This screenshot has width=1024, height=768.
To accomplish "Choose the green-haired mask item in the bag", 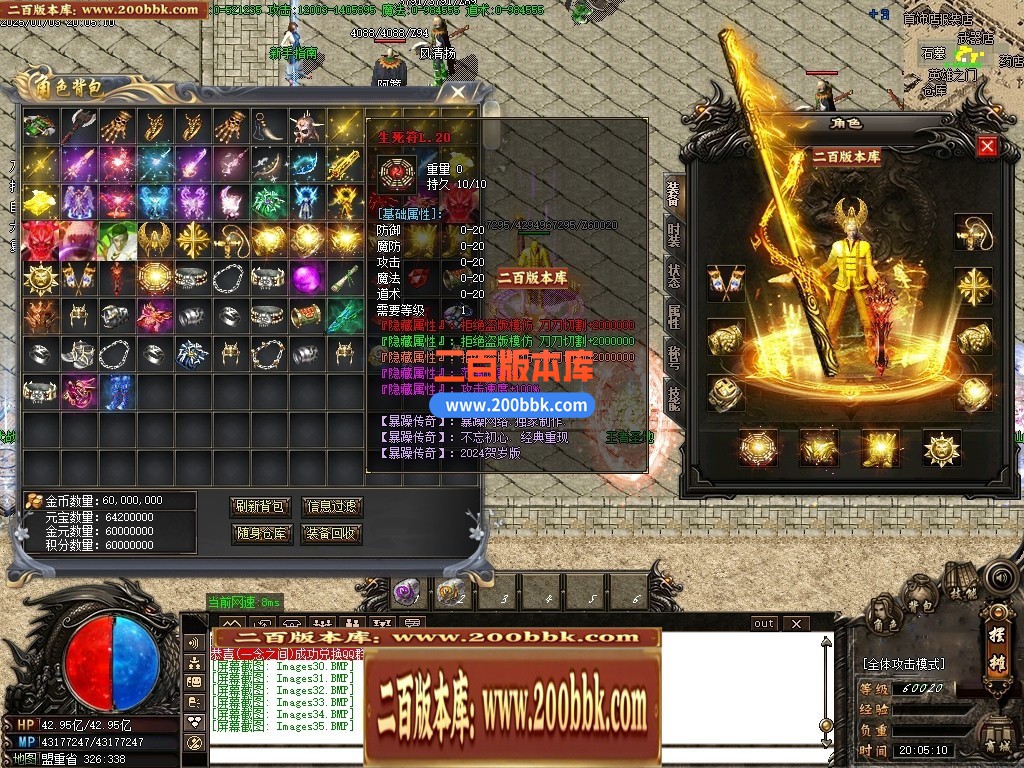I will (x=118, y=239).
